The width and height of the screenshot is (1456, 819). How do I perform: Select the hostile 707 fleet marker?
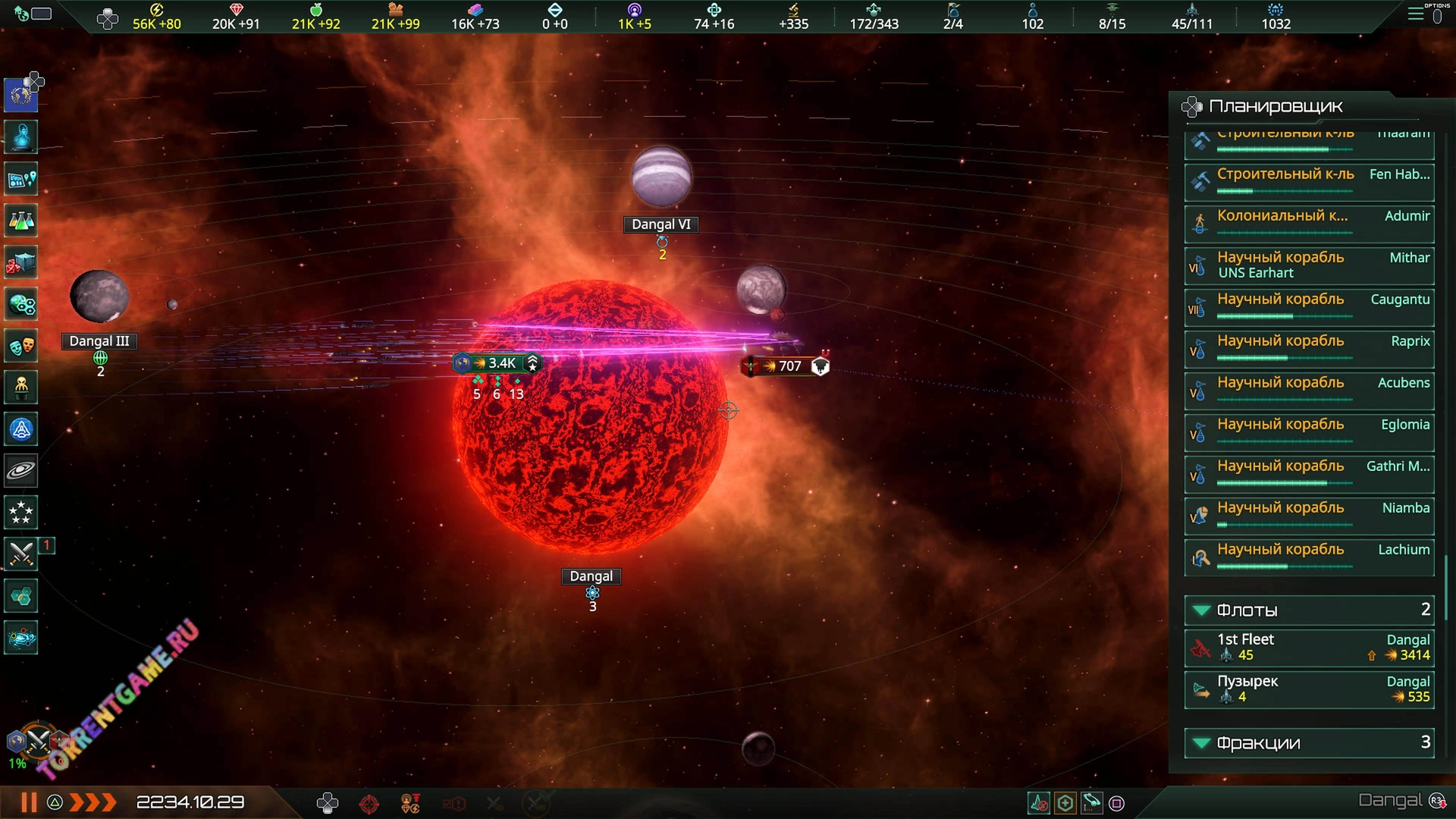click(x=785, y=366)
